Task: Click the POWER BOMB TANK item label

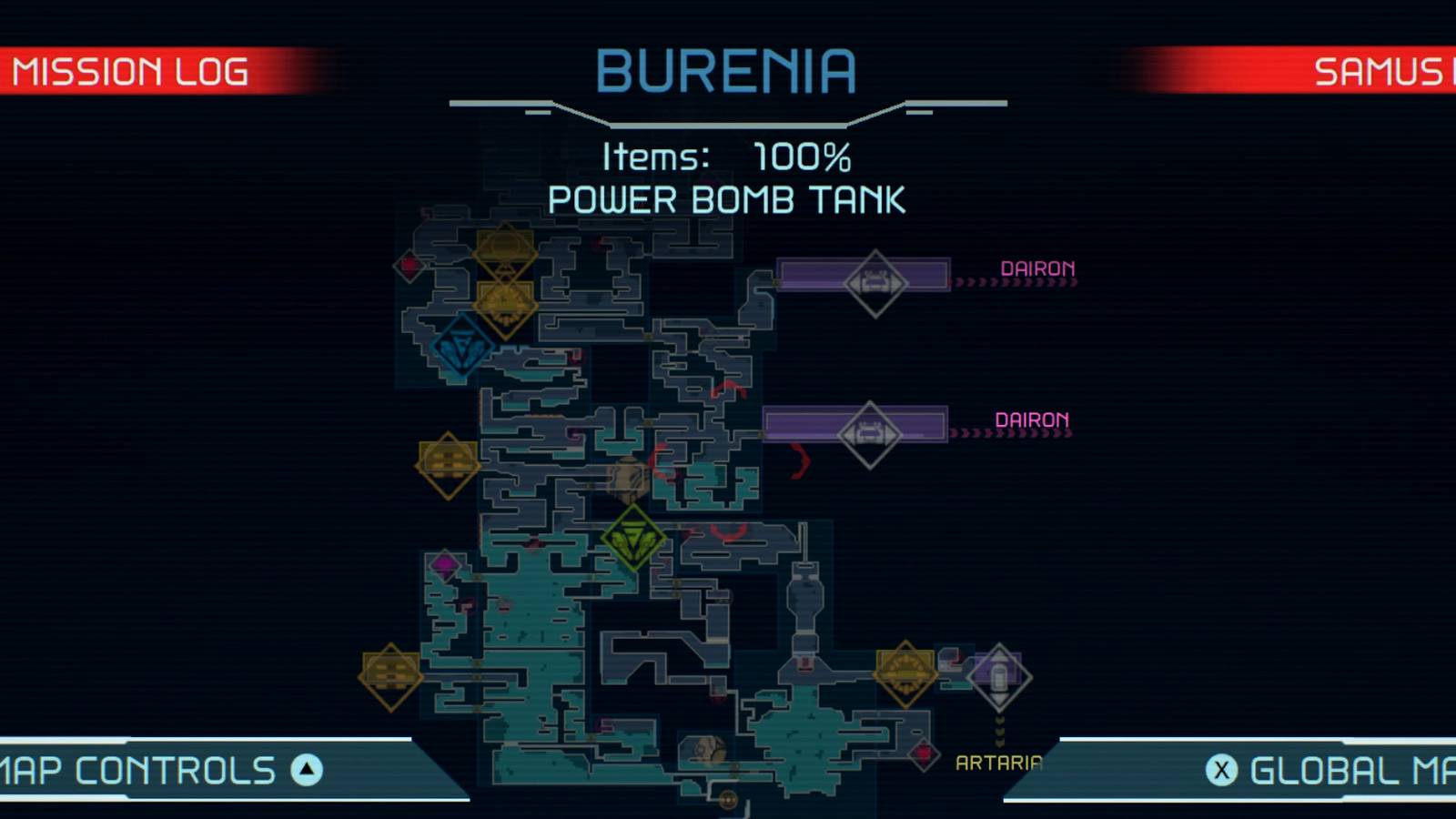Action: click(x=727, y=199)
